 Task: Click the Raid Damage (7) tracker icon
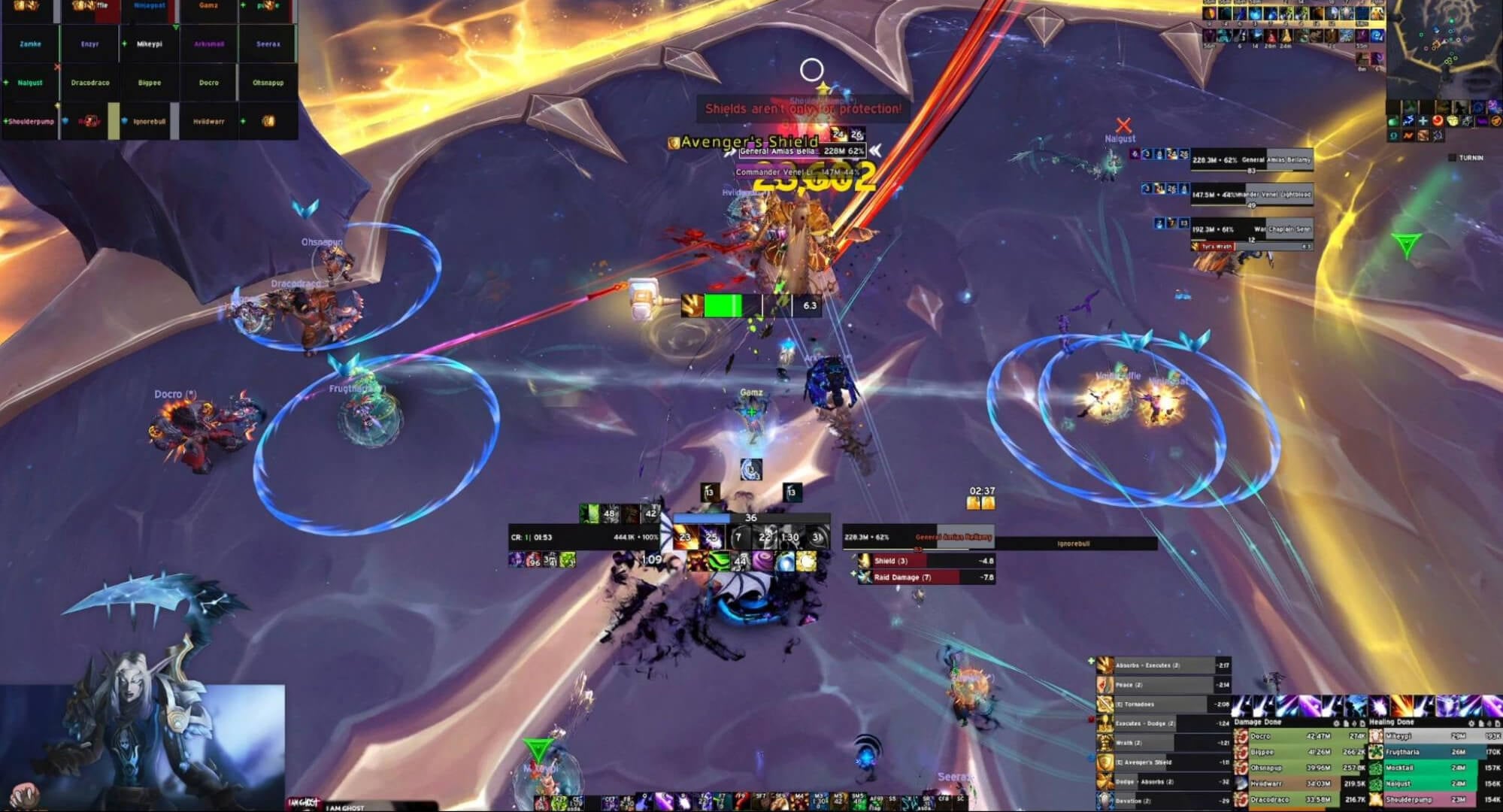click(x=864, y=577)
